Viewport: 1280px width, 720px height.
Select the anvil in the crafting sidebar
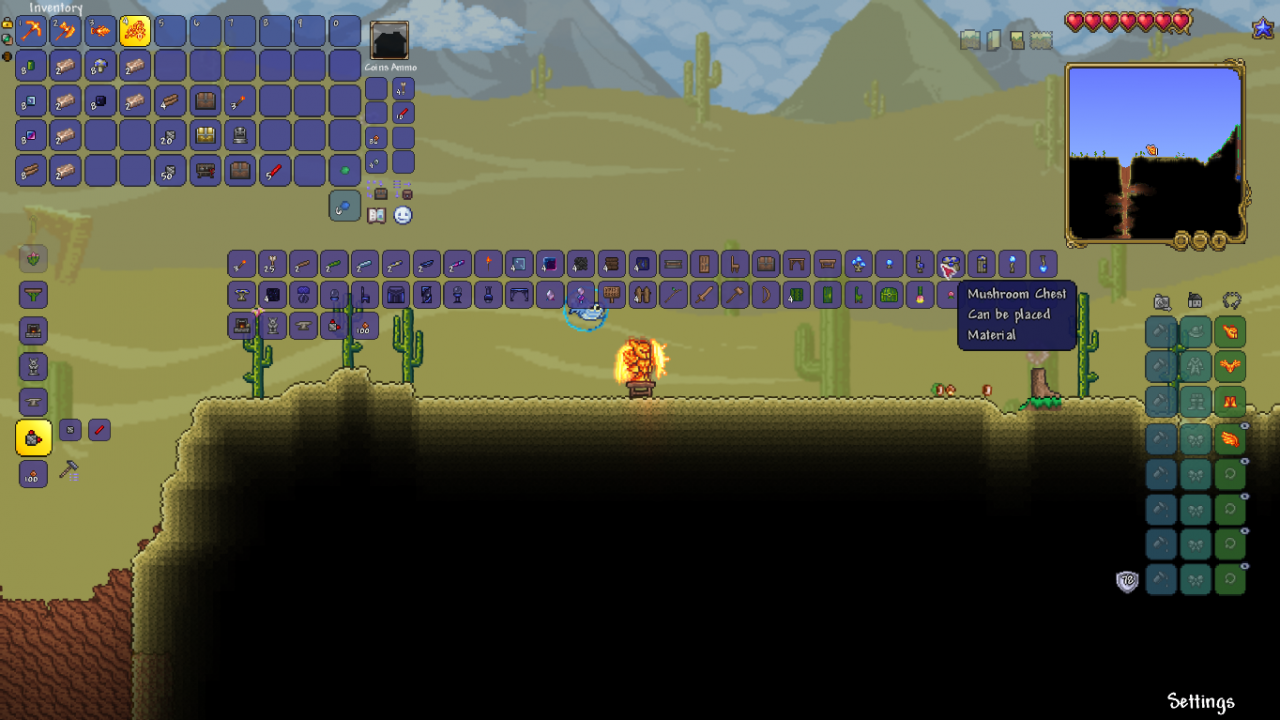34,402
